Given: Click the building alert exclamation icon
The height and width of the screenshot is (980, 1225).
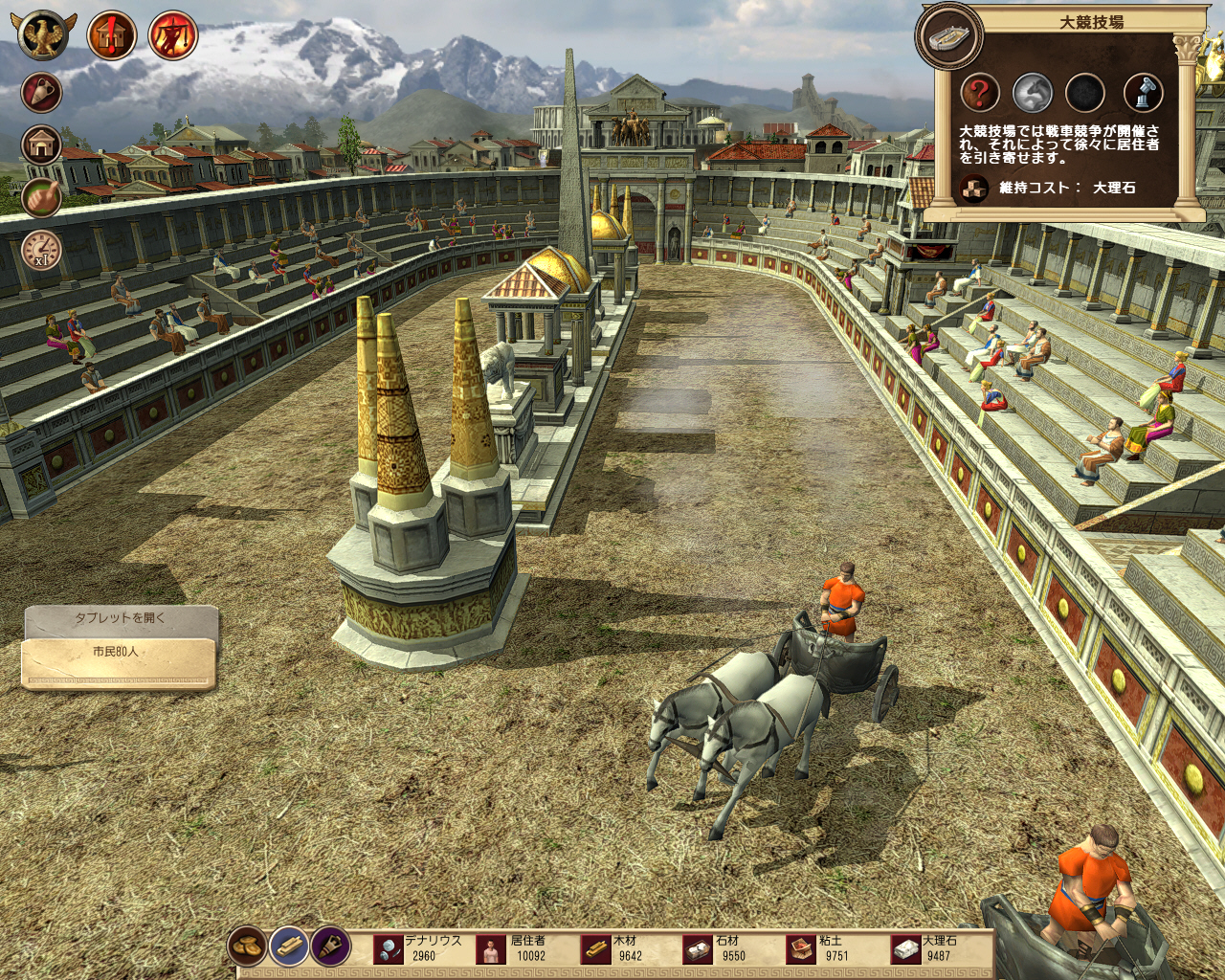Looking at the screenshot, I should (x=111, y=36).
